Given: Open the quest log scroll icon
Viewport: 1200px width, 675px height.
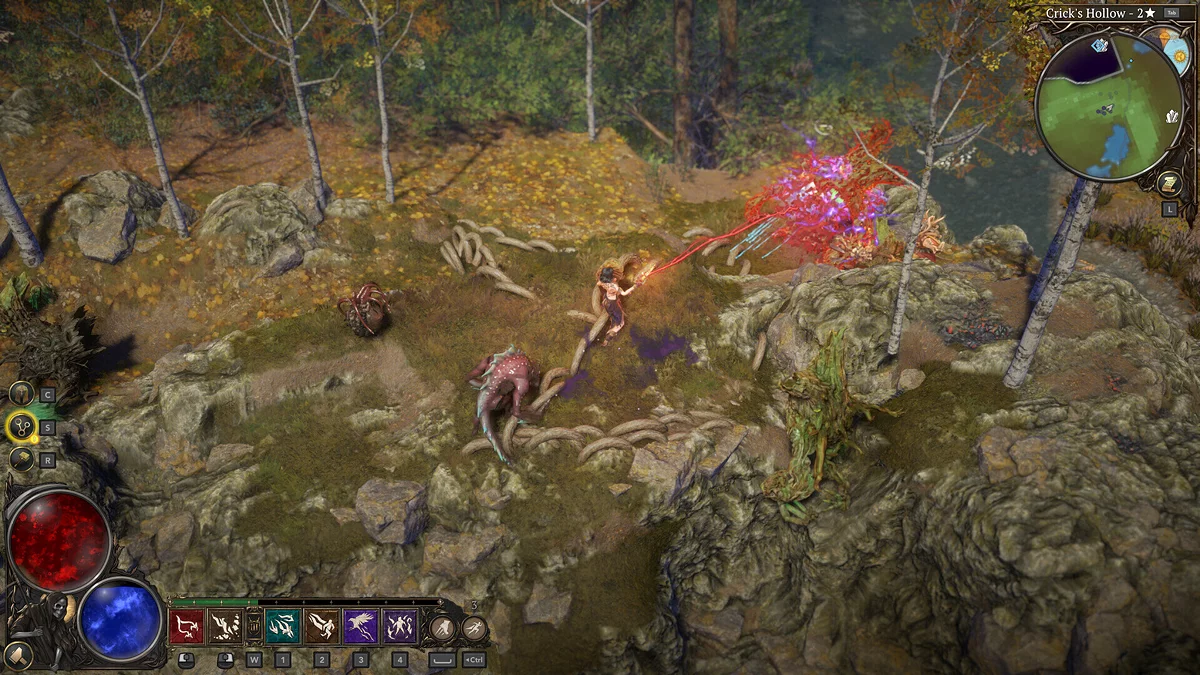Looking at the screenshot, I should (x=1167, y=182).
